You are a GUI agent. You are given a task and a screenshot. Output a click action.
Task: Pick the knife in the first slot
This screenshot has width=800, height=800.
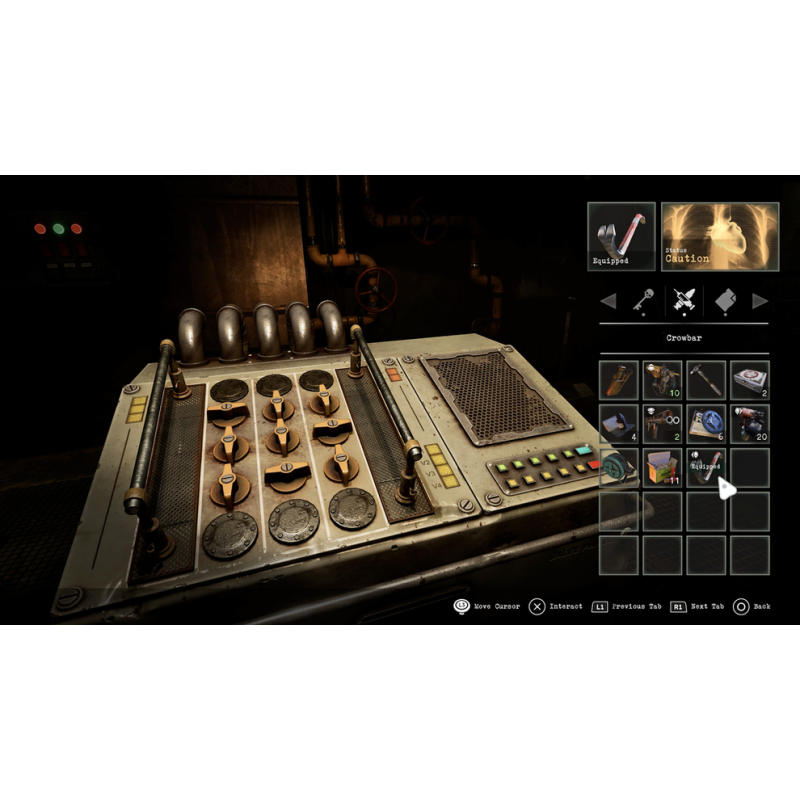click(x=619, y=380)
